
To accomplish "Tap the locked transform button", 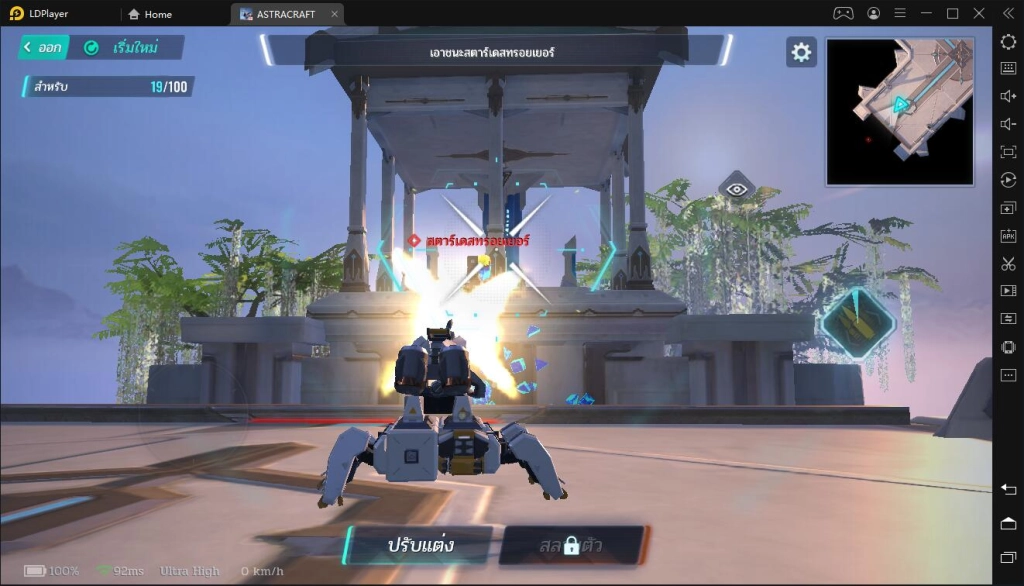I will [571, 545].
